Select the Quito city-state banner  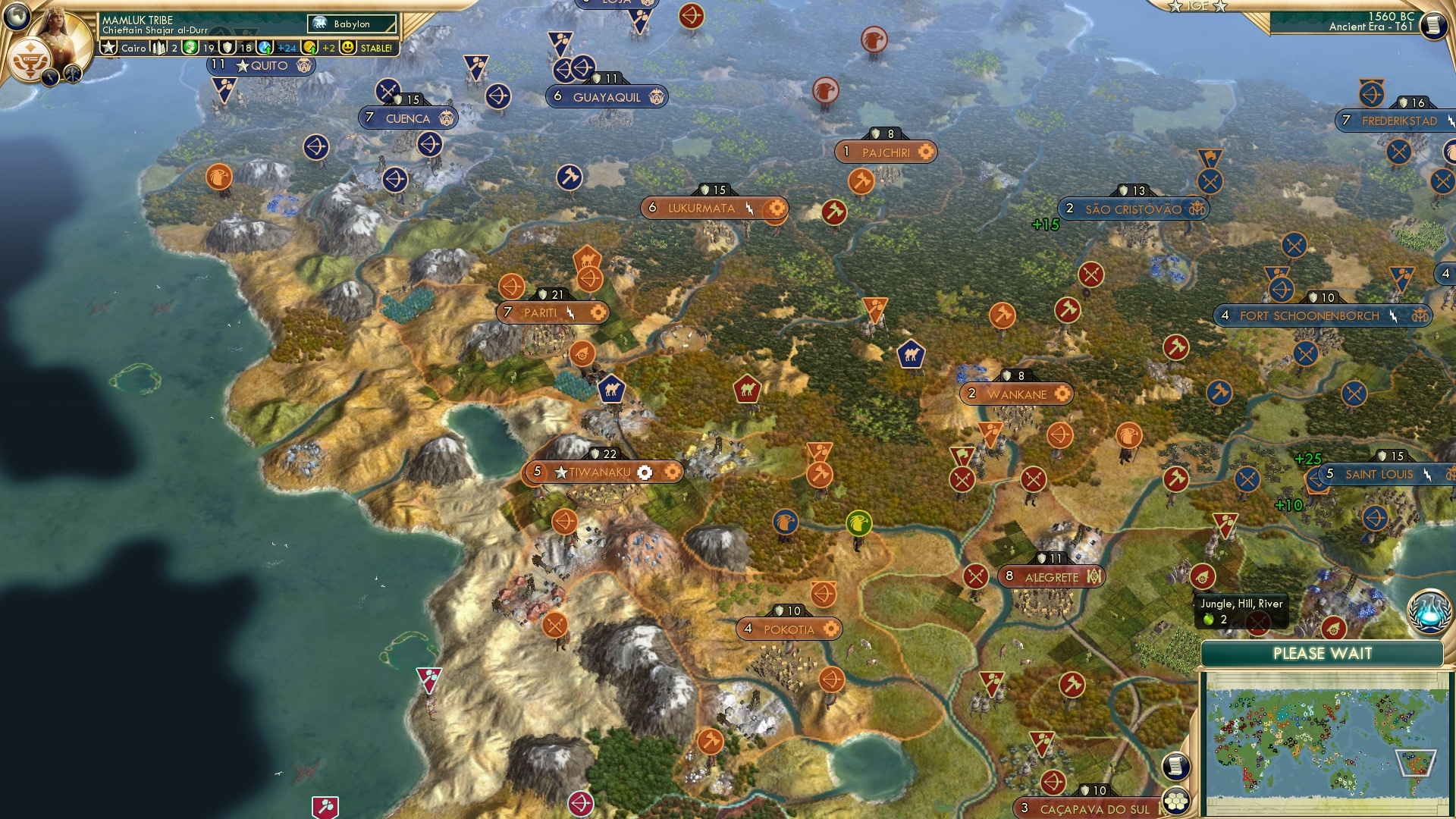(258, 66)
